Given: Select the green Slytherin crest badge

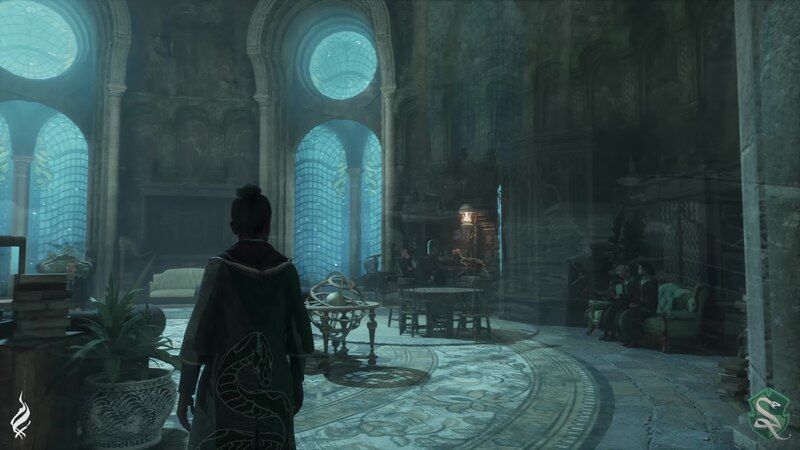Looking at the screenshot, I should click(x=767, y=411).
